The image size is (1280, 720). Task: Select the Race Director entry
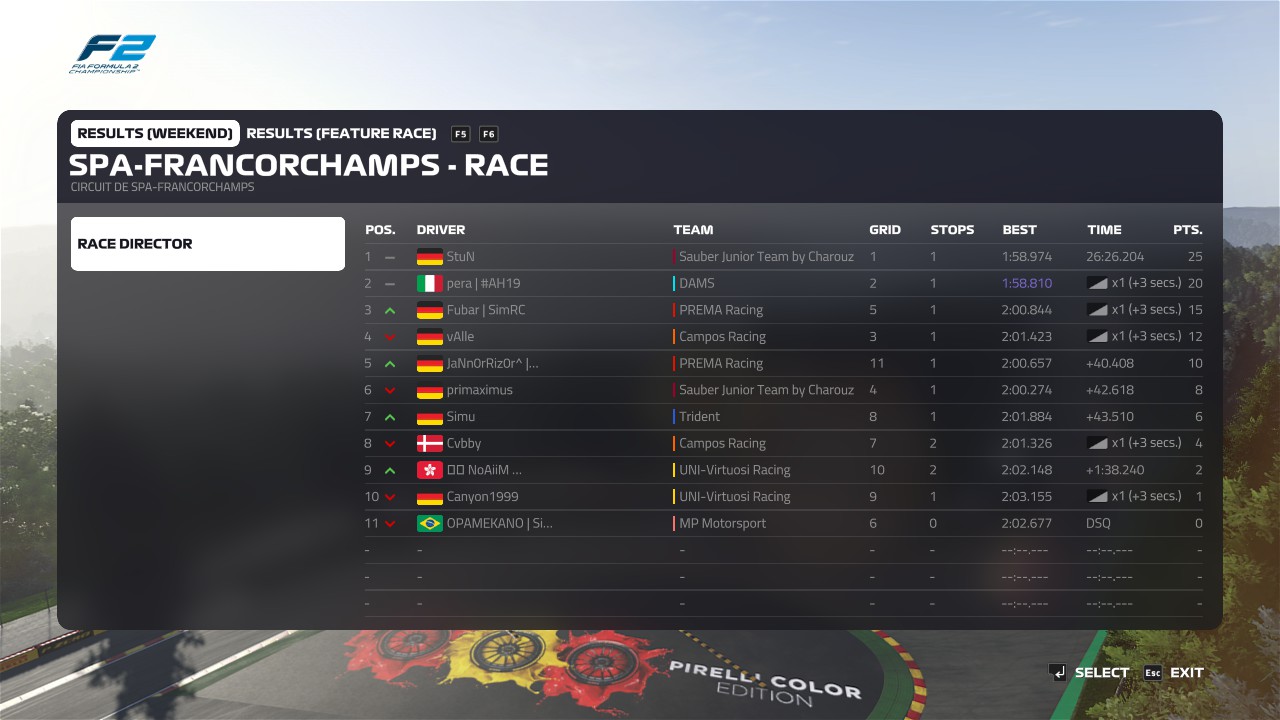point(207,244)
